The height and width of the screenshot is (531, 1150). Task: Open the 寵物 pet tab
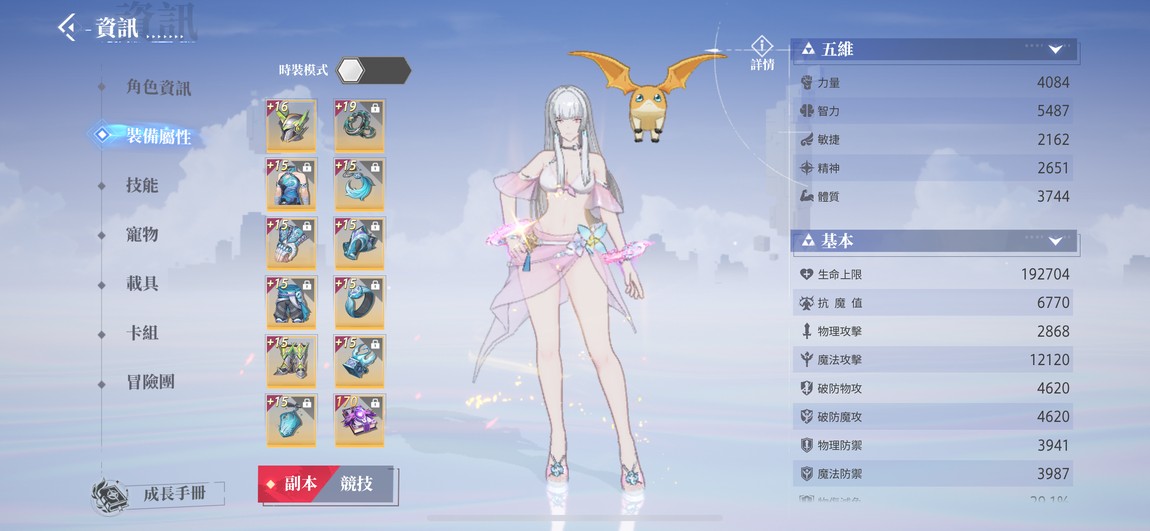pyautogui.click(x=142, y=234)
